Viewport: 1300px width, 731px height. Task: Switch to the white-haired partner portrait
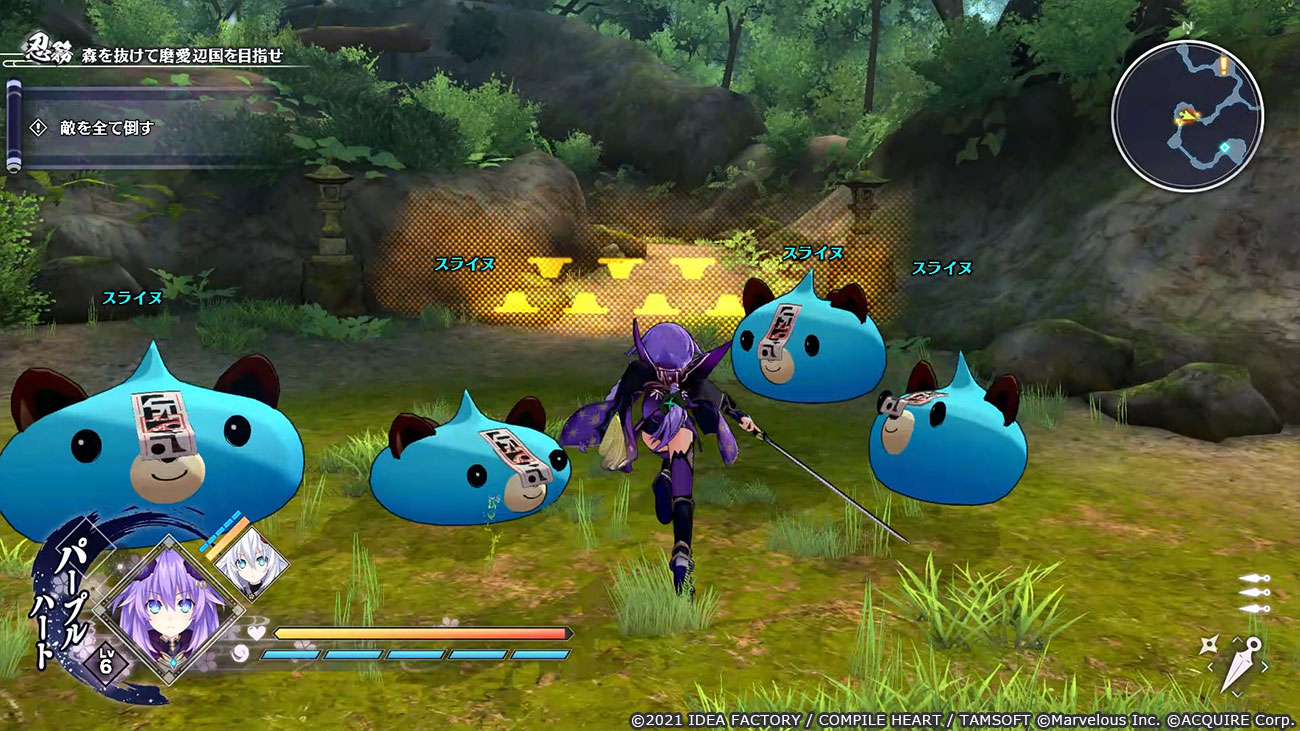click(250, 563)
